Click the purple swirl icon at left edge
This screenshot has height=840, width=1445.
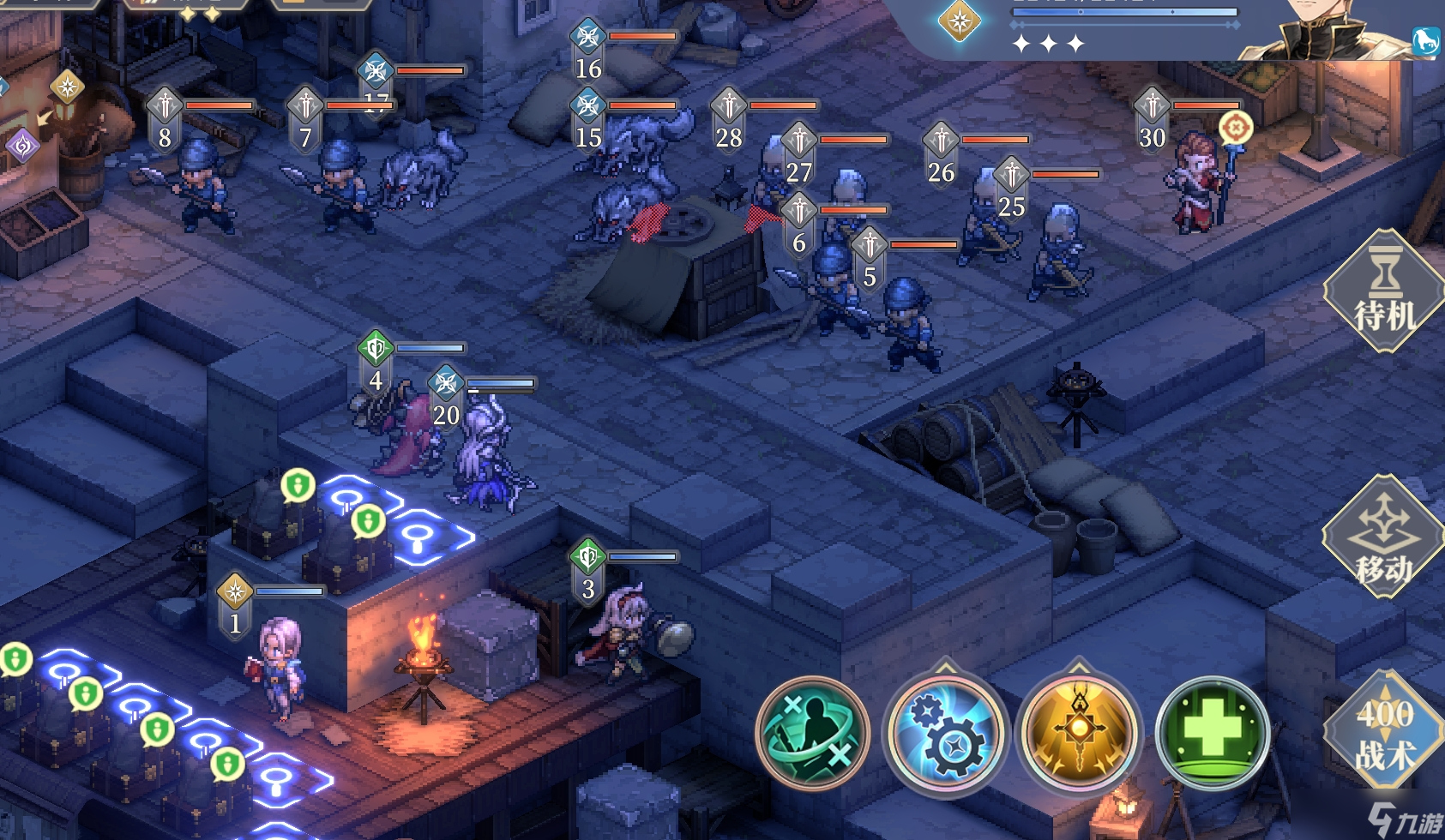(21, 145)
